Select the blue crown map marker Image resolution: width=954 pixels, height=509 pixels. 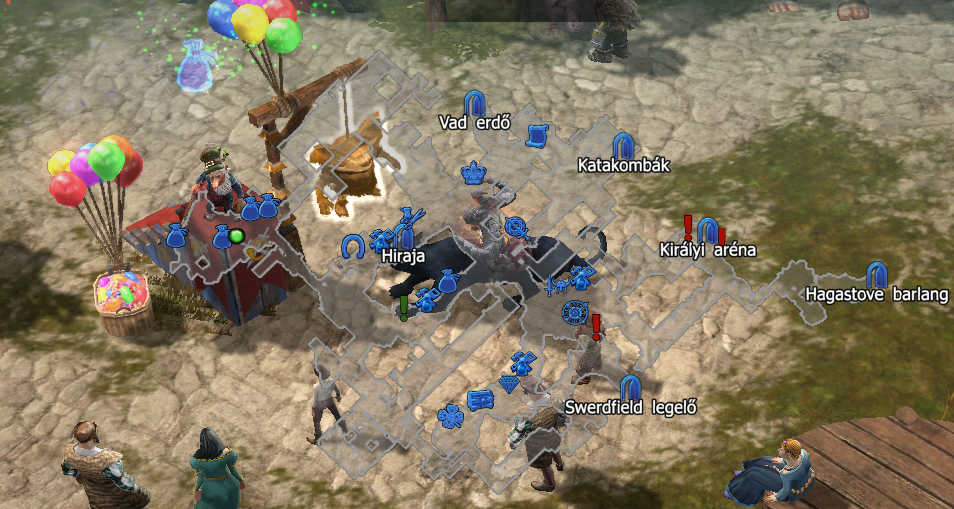click(x=473, y=173)
